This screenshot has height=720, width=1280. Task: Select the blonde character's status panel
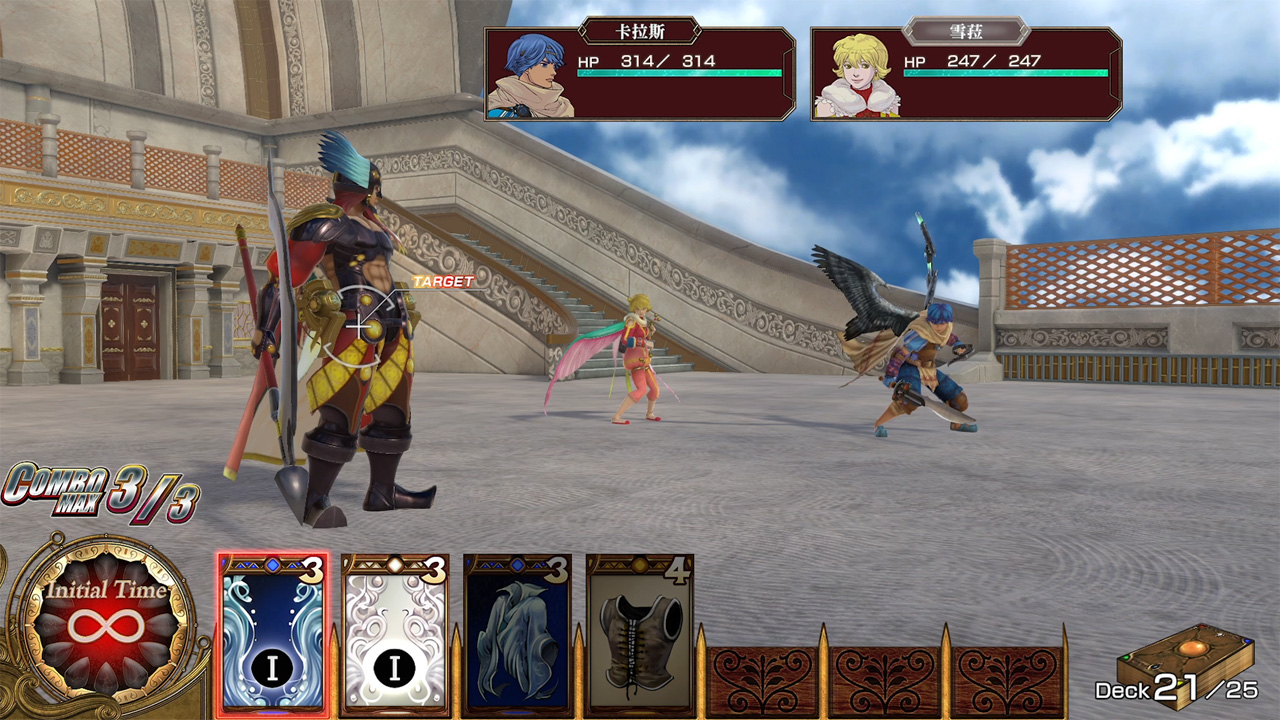966,74
